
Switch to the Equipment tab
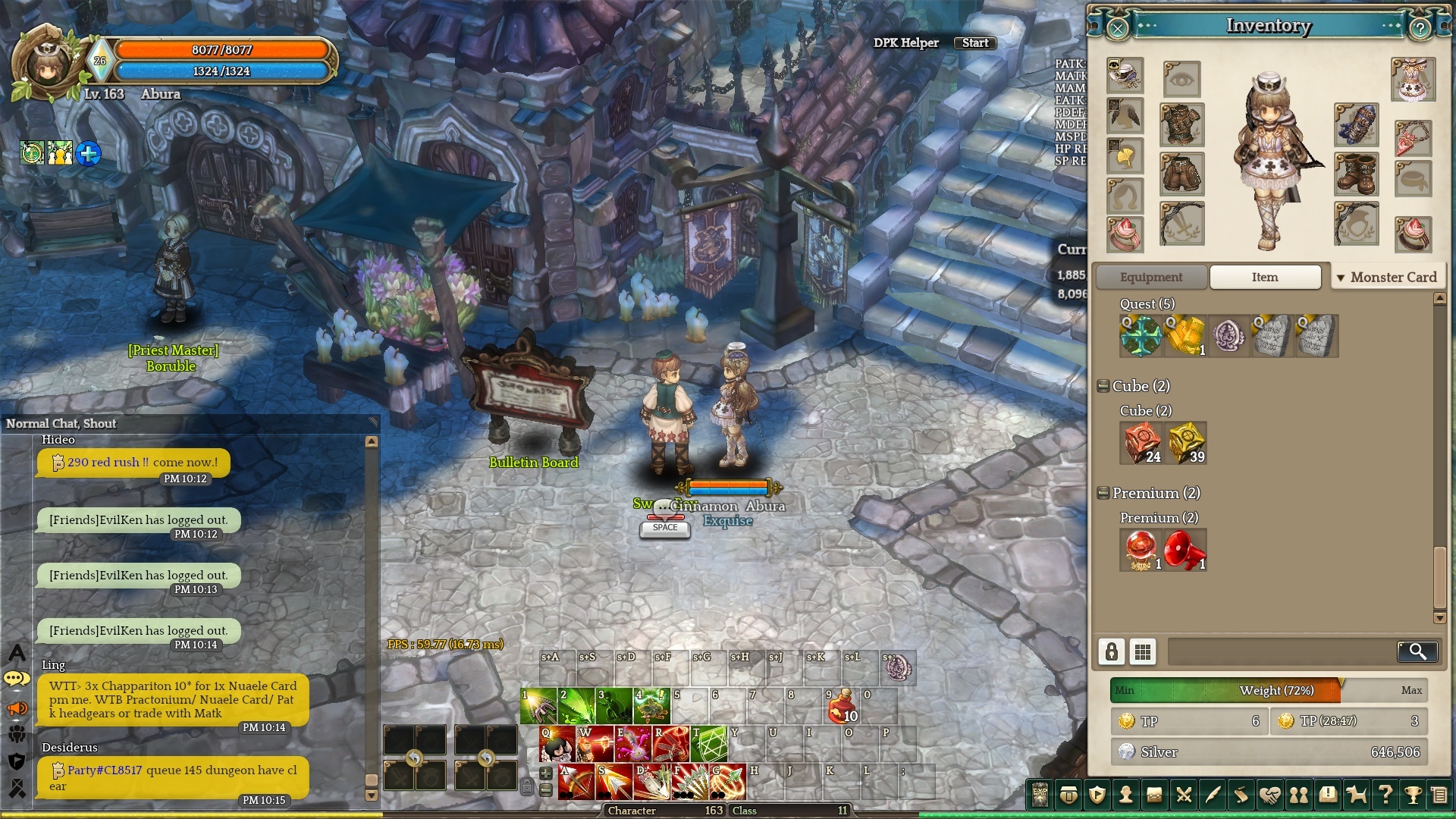1150,278
